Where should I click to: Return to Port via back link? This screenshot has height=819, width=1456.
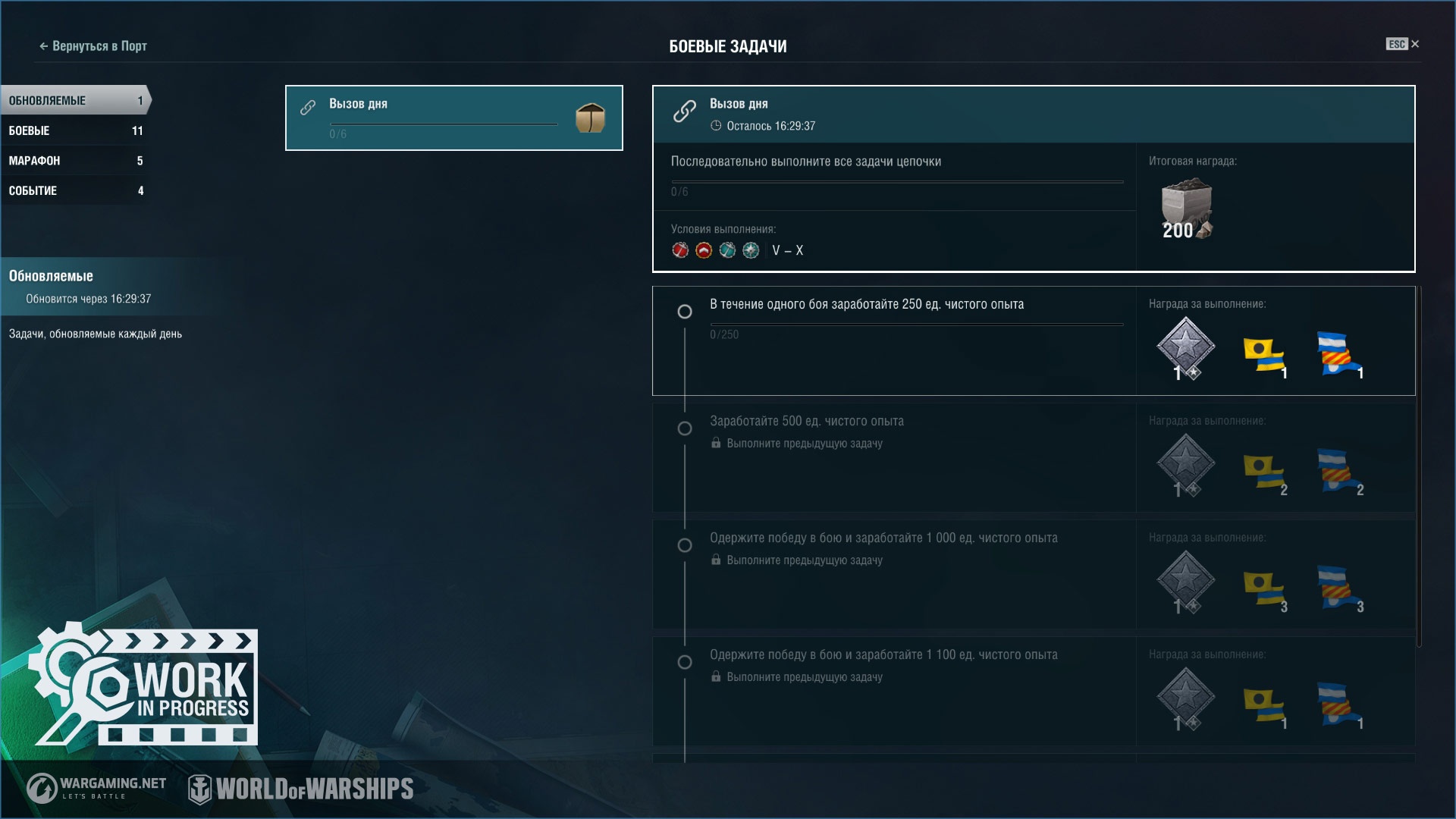(93, 46)
